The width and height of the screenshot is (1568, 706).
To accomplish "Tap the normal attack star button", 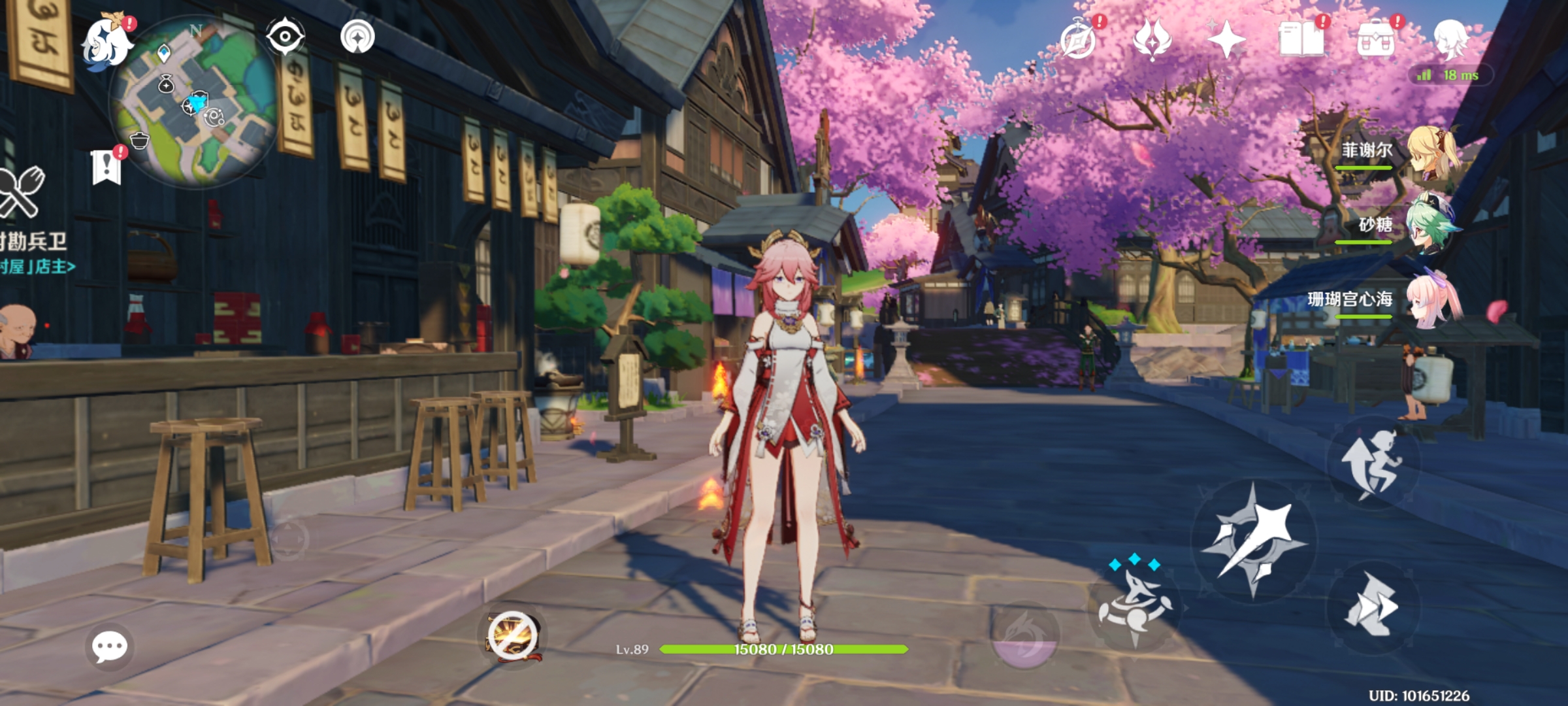I will coord(1253,540).
